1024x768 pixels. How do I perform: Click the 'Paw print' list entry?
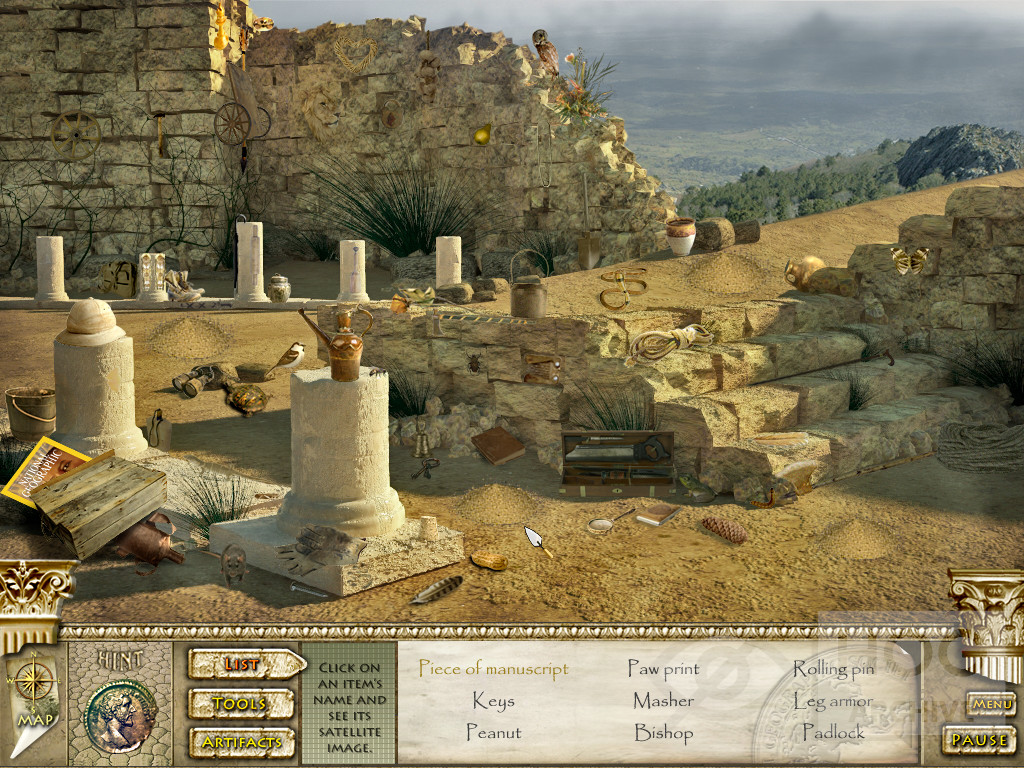(663, 668)
